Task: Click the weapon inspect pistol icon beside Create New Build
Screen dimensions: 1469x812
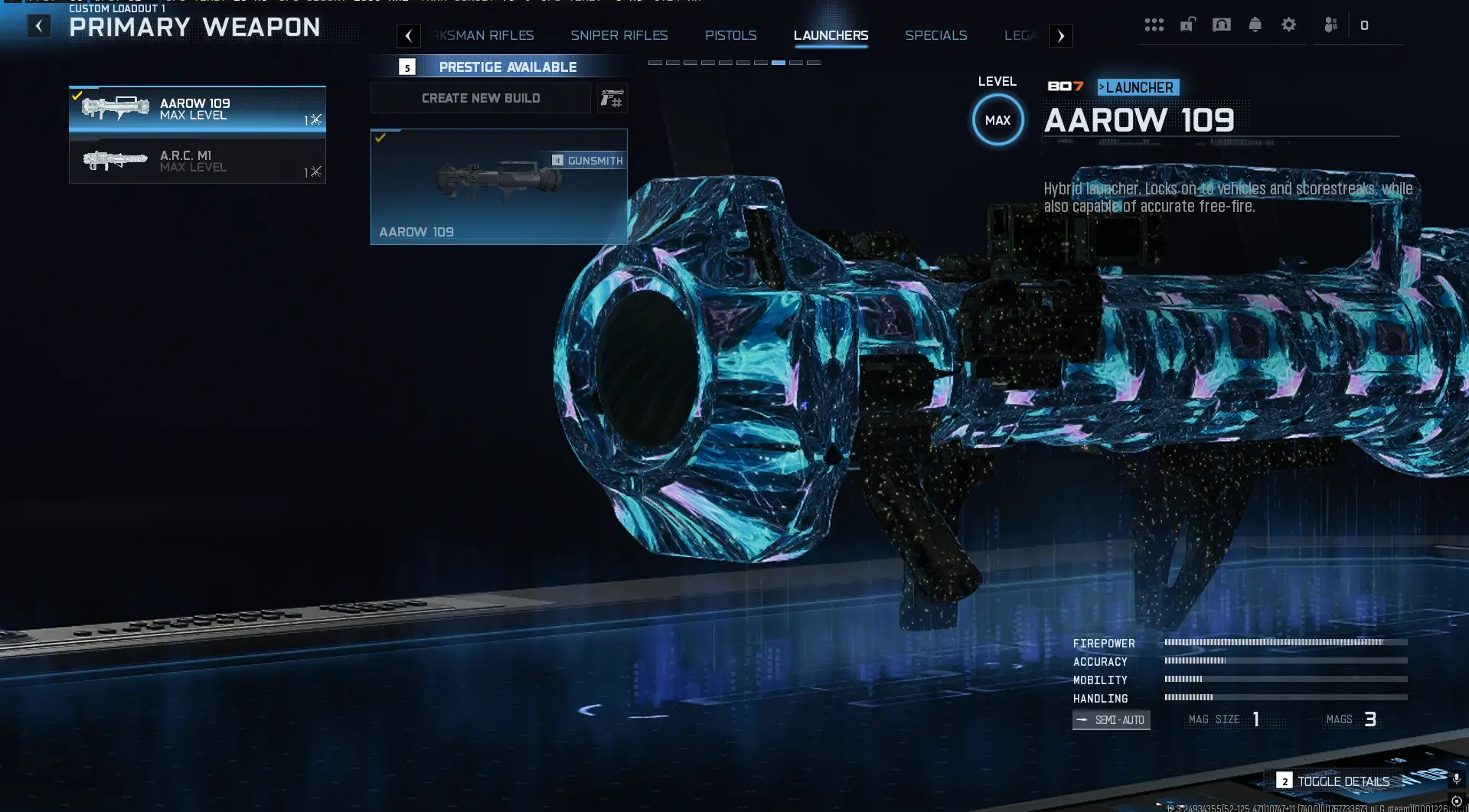Action: click(x=613, y=98)
